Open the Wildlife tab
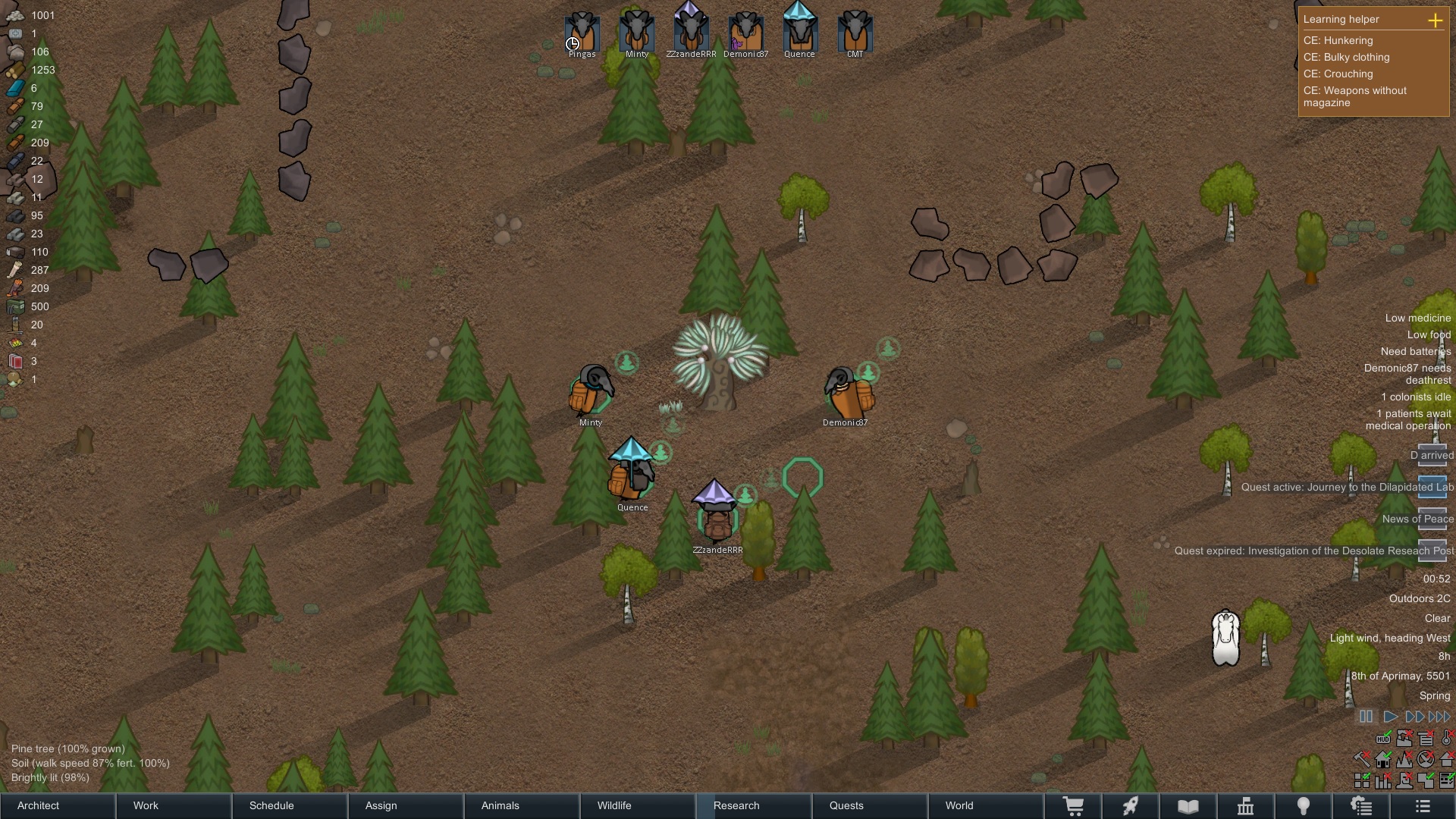 (x=639, y=805)
